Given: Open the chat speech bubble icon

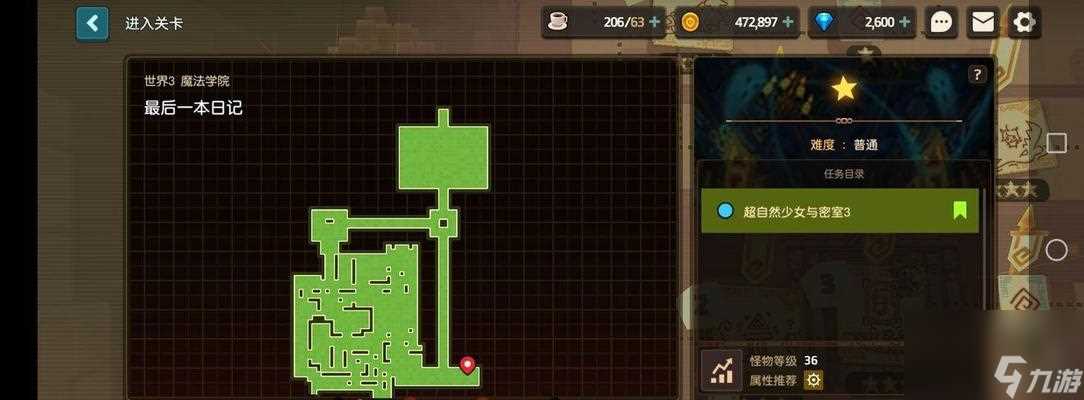Looking at the screenshot, I should (941, 22).
